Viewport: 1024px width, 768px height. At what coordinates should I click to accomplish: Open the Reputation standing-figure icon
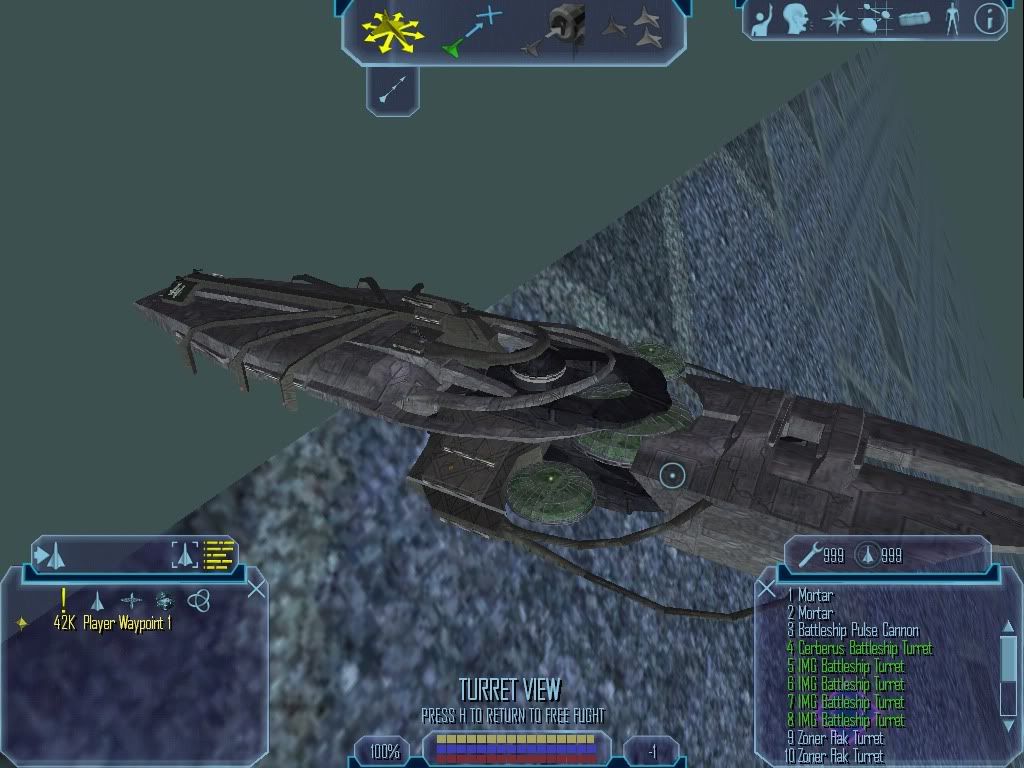[951, 19]
